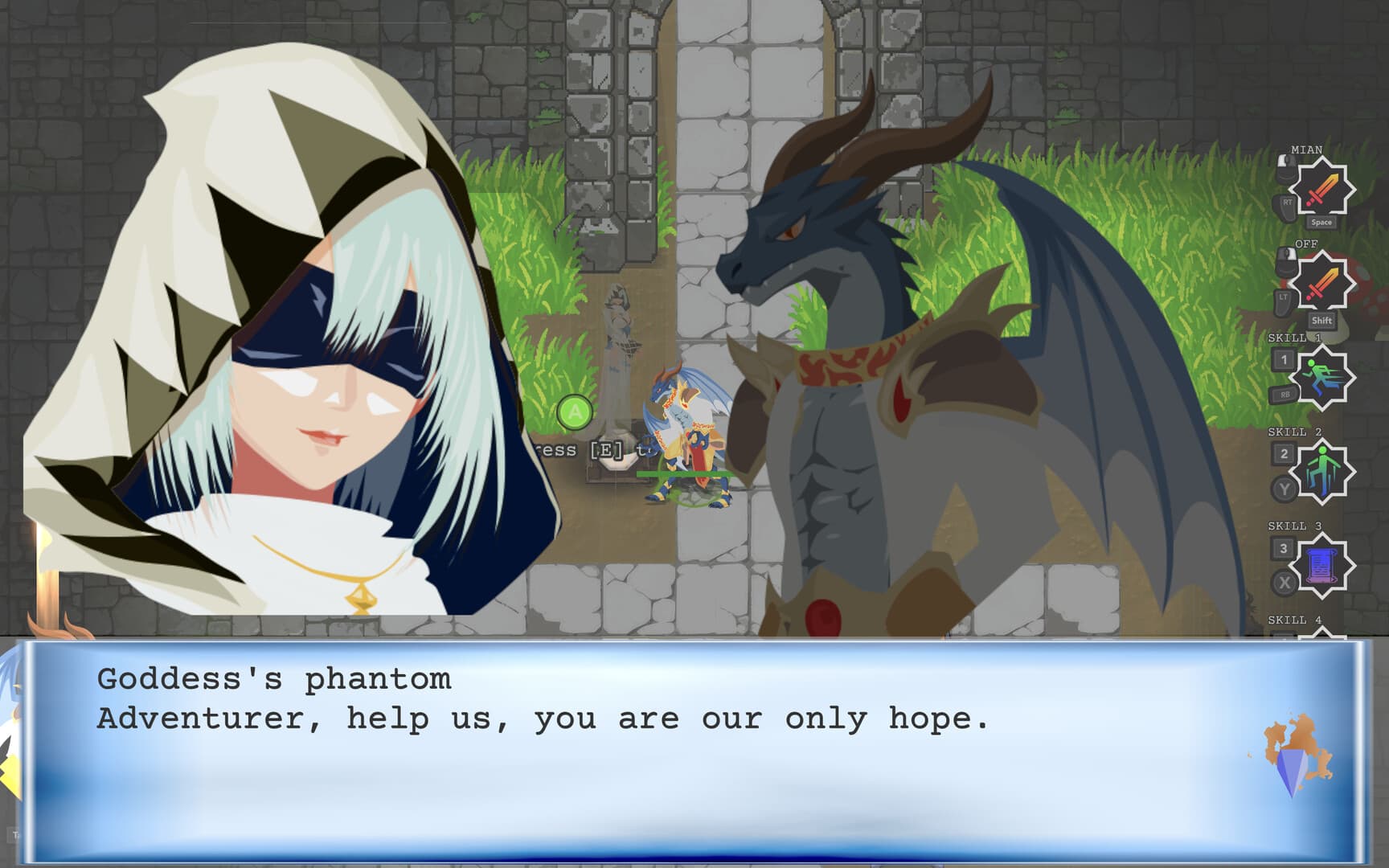Click the "1" hotkey badge for SKILL 1
Image resolution: width=1389 pixels, height=868 pixels.
pos(1283,359)
